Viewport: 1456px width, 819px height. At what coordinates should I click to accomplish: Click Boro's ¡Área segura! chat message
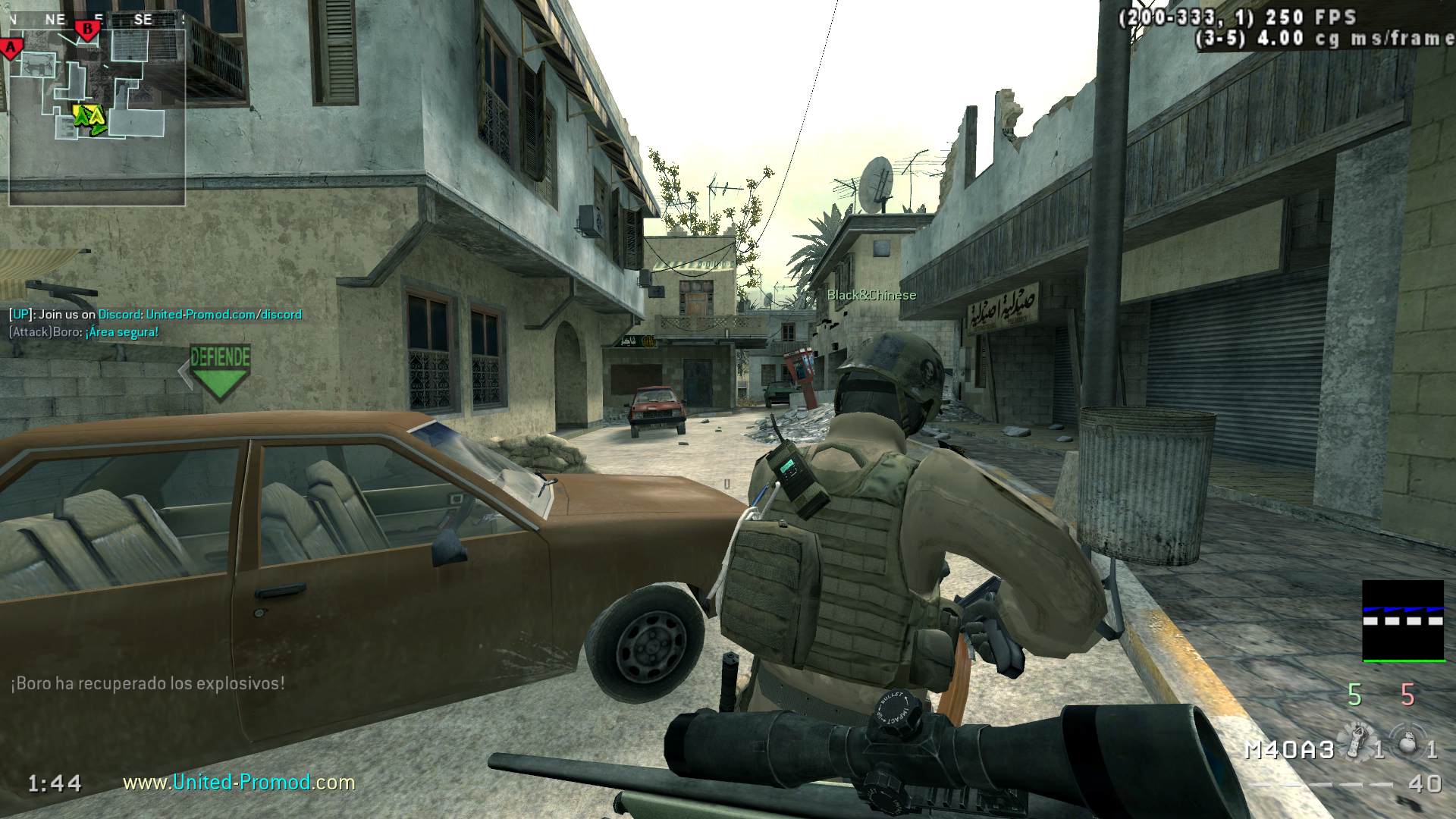coord(121,332)
